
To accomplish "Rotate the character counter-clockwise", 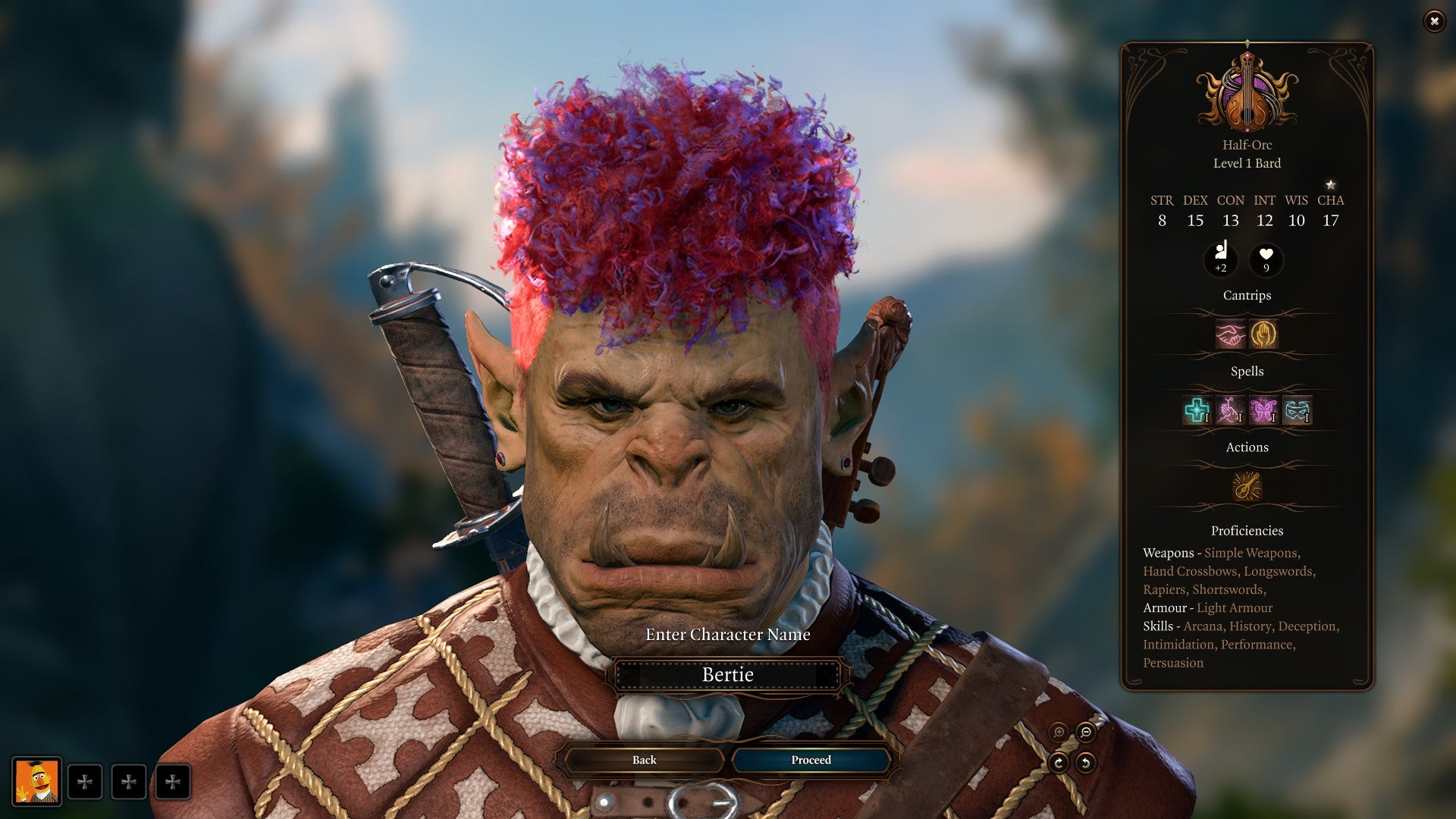I will (x=1086, y=763).
